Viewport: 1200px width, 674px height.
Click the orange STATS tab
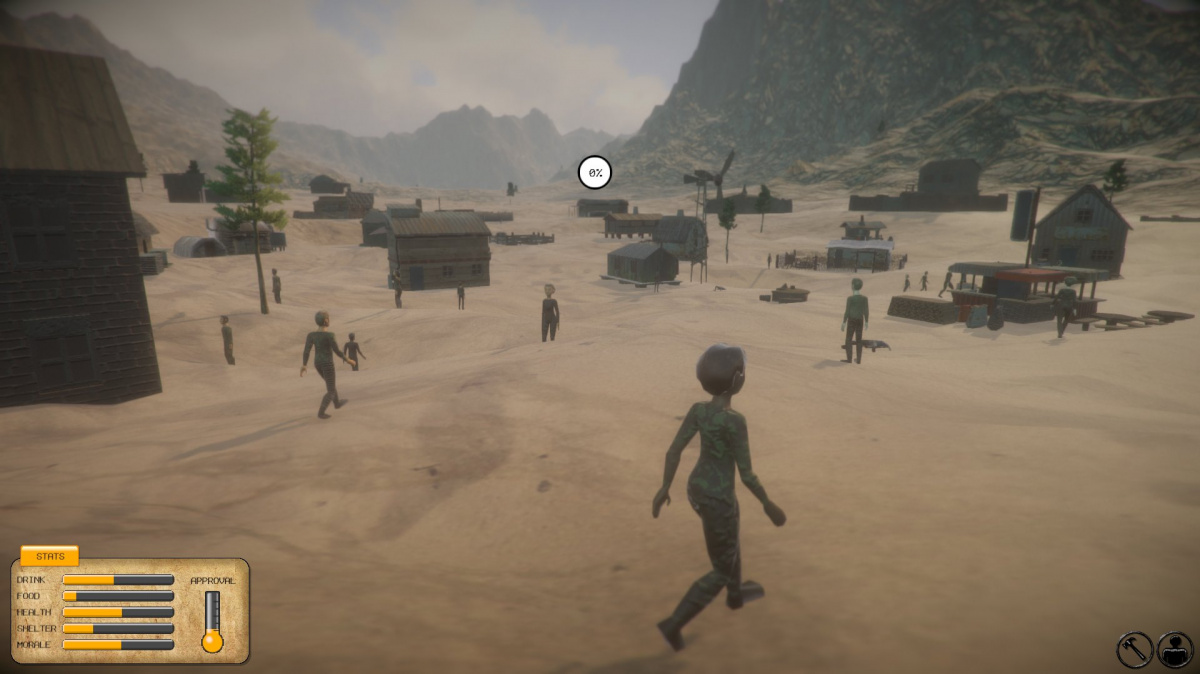tap(50, 556)
